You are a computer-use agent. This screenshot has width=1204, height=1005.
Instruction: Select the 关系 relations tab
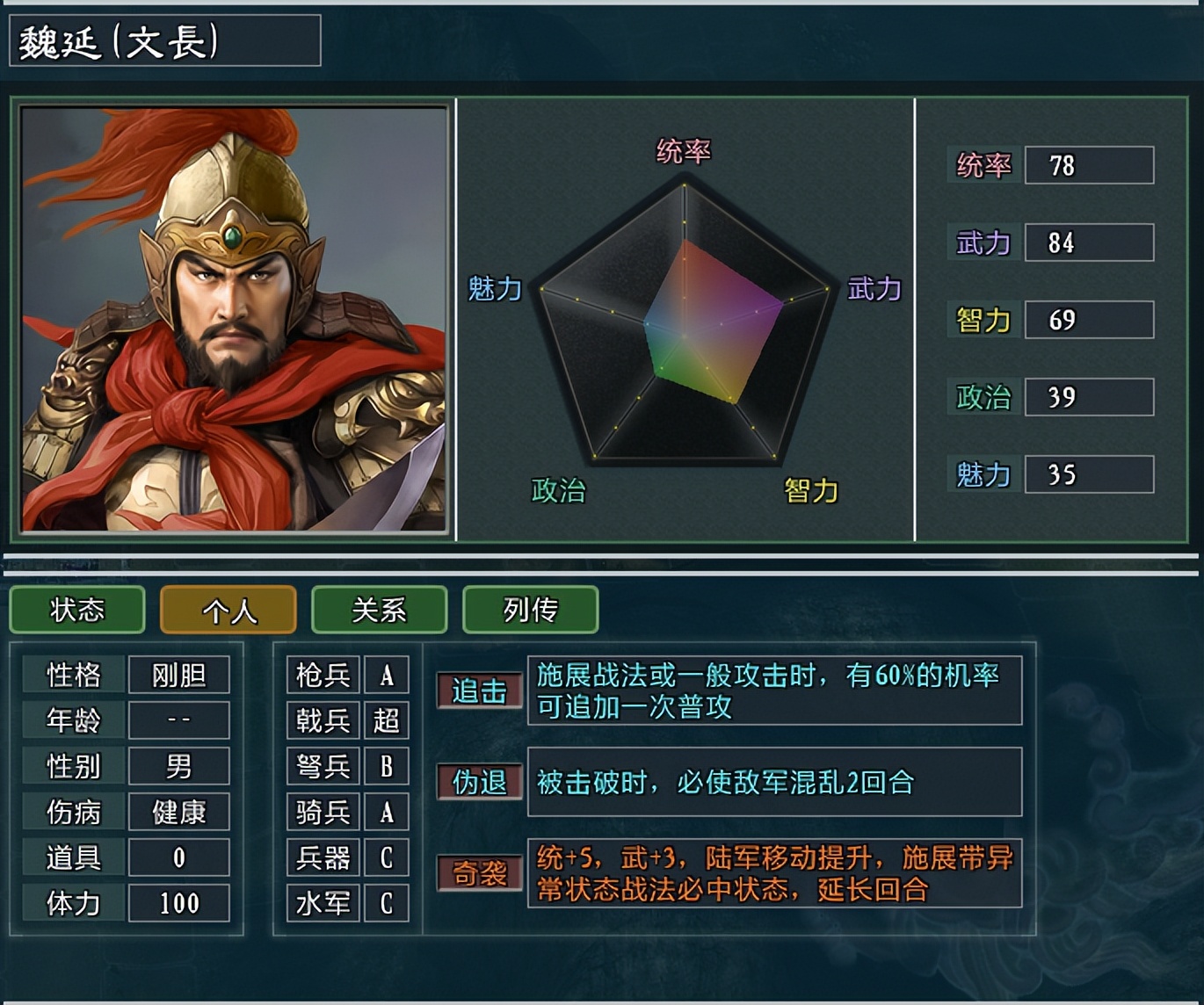pyautogui.click(x=379, y=610)
